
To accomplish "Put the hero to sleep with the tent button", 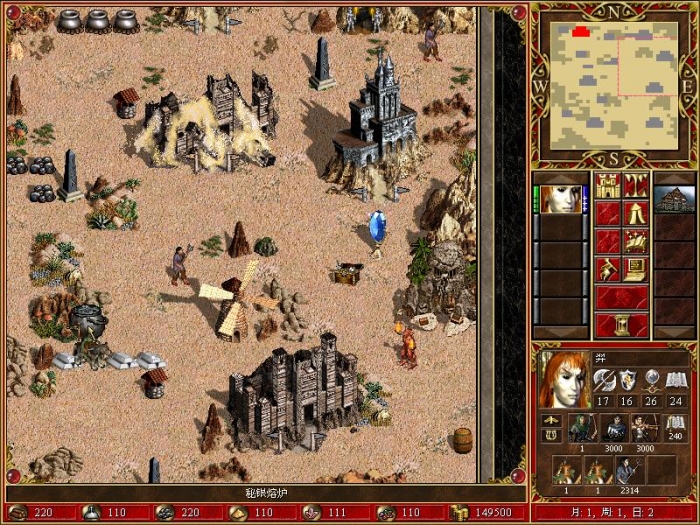I will 636,213.
